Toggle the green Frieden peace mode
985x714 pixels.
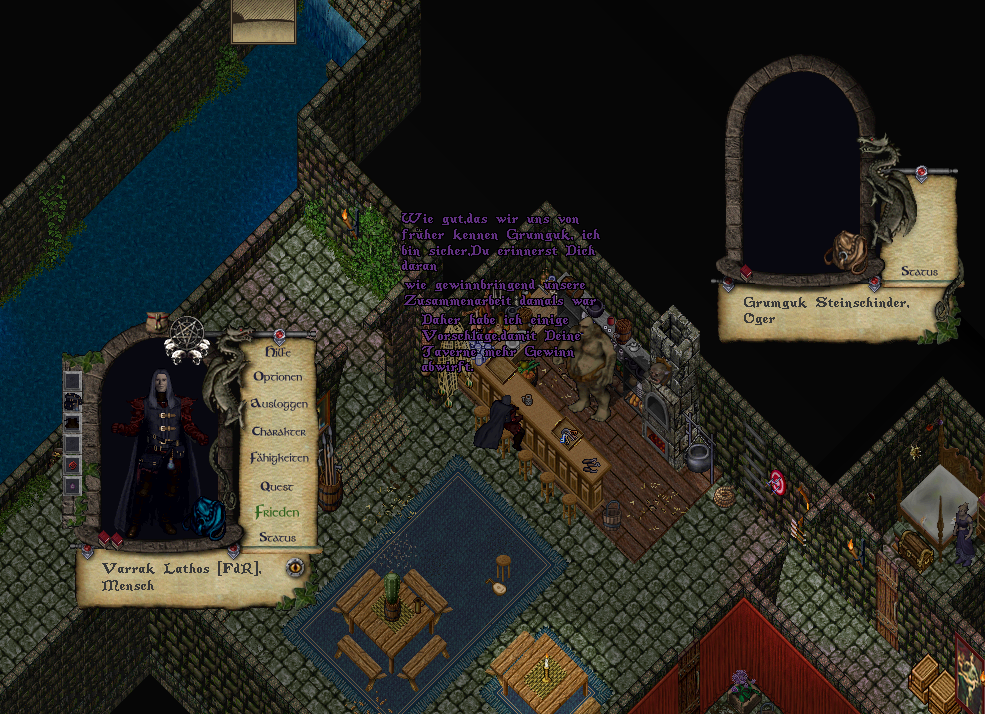[277, 512]
